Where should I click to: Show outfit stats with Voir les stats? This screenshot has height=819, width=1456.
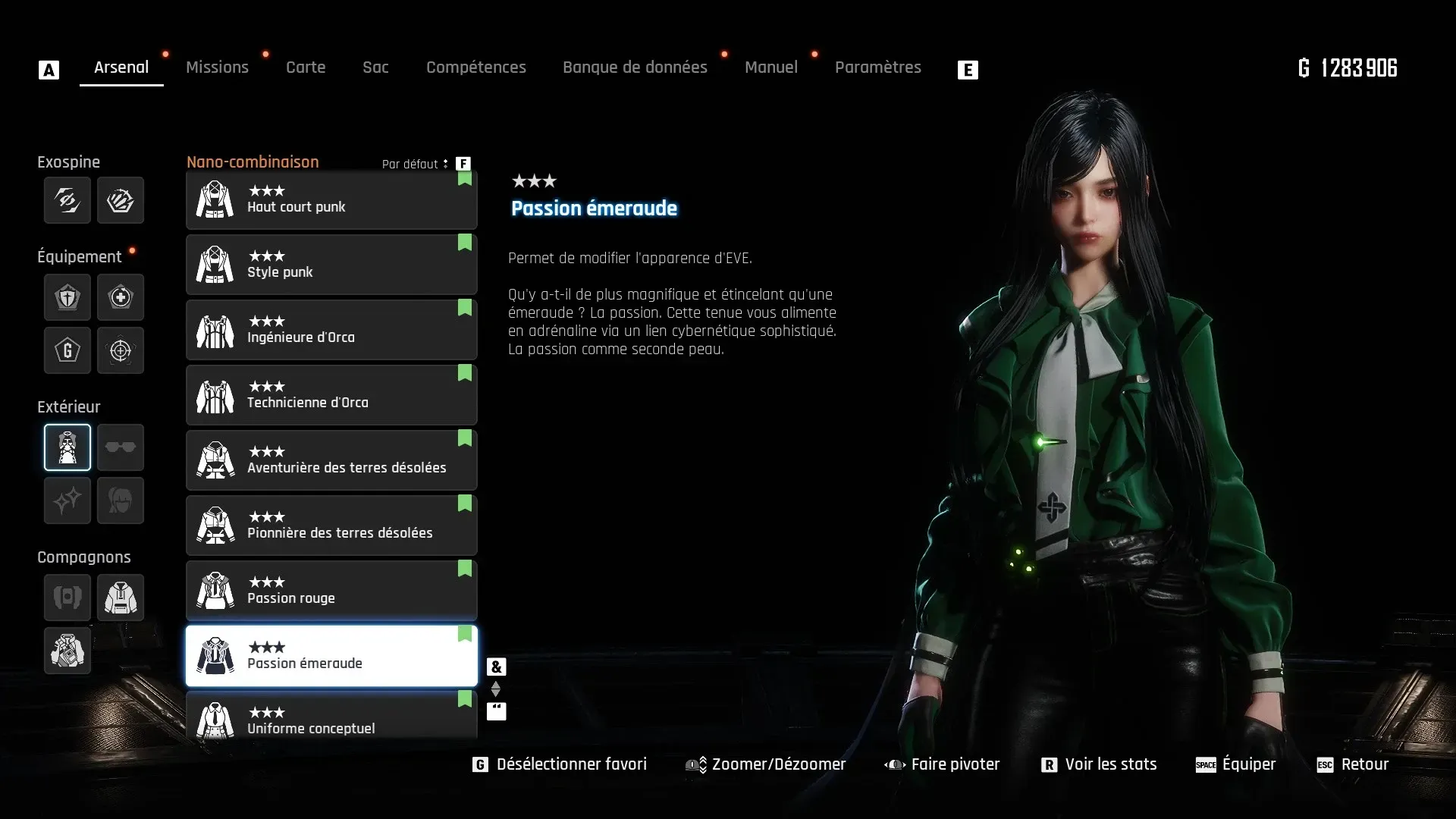(x=1100, y=764)
